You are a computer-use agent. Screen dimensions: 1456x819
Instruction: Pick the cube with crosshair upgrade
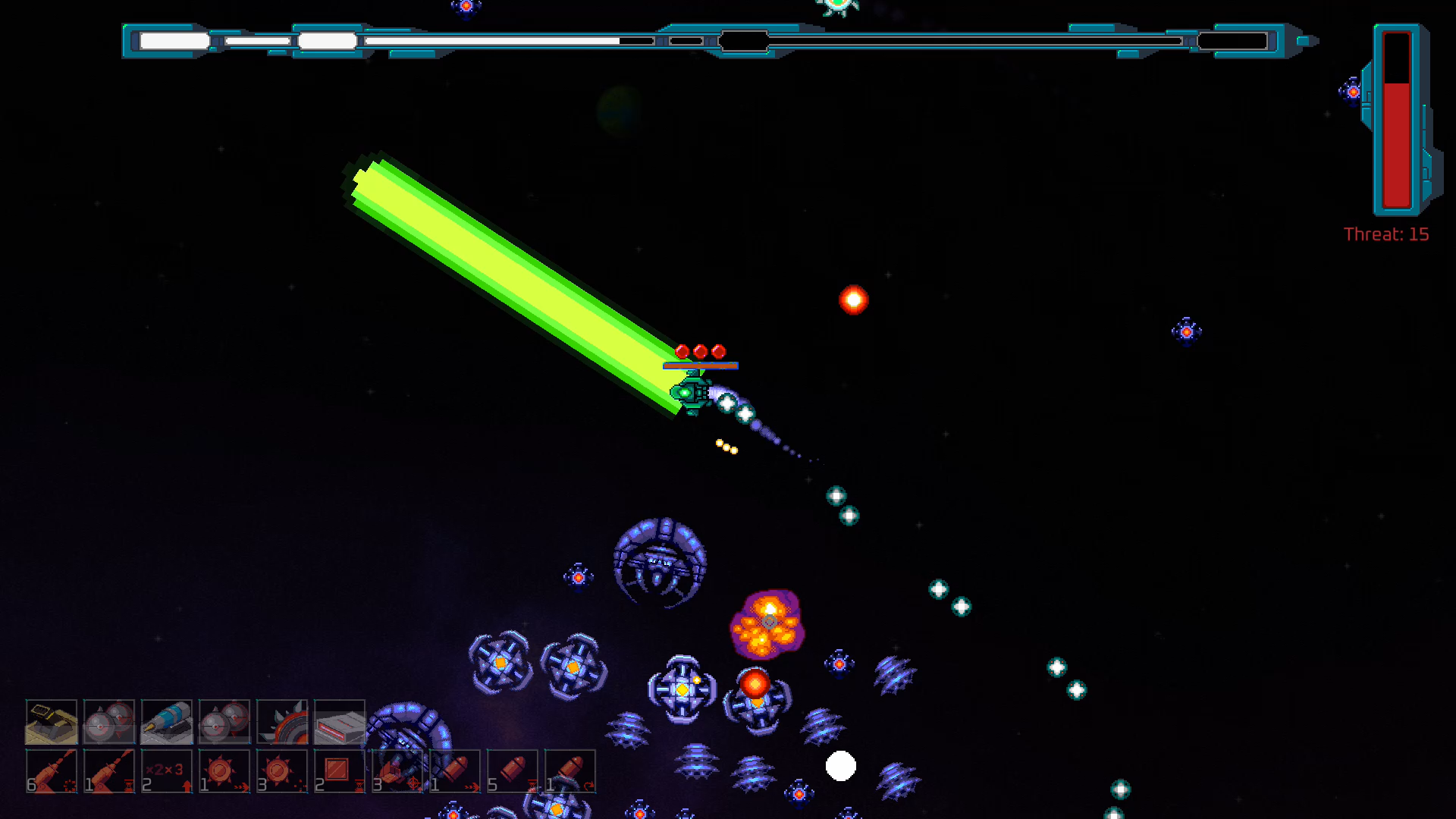tap(397, 771)
